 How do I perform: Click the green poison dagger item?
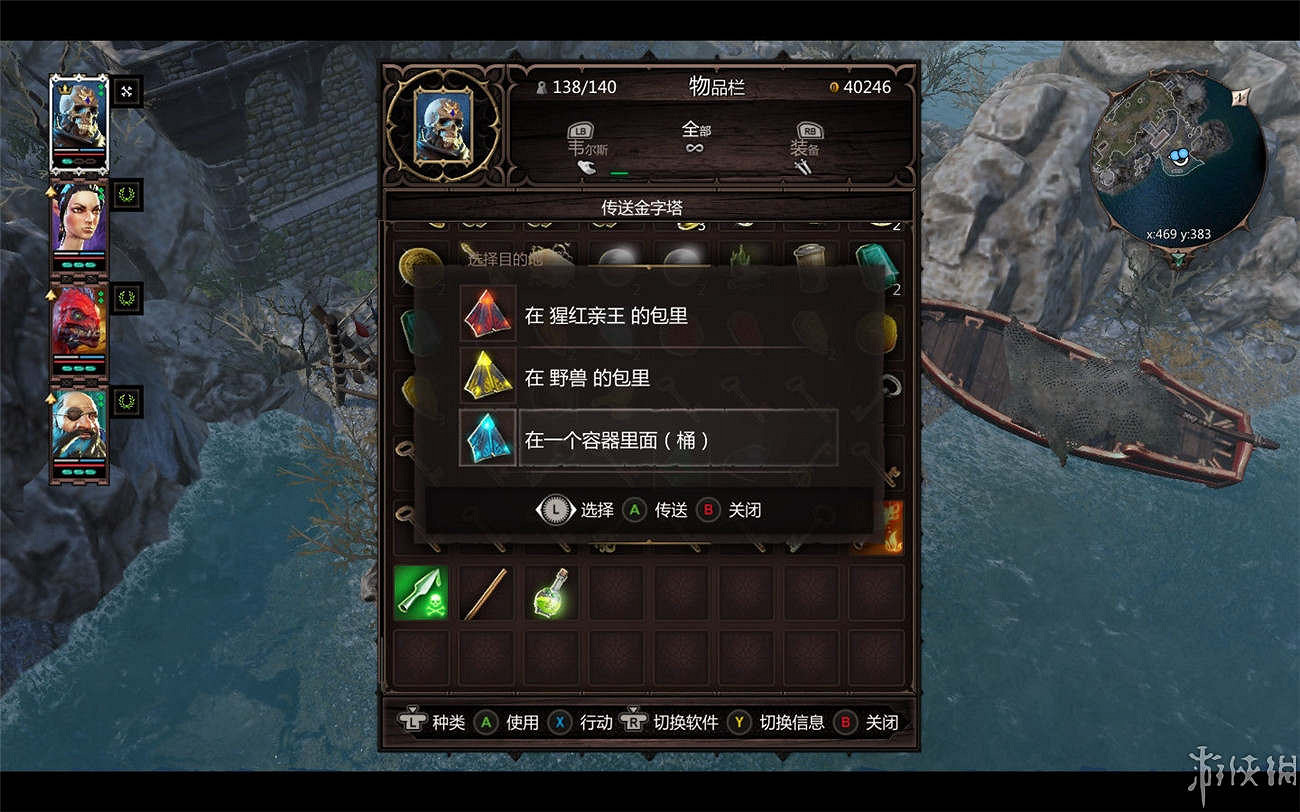[420, 592]
